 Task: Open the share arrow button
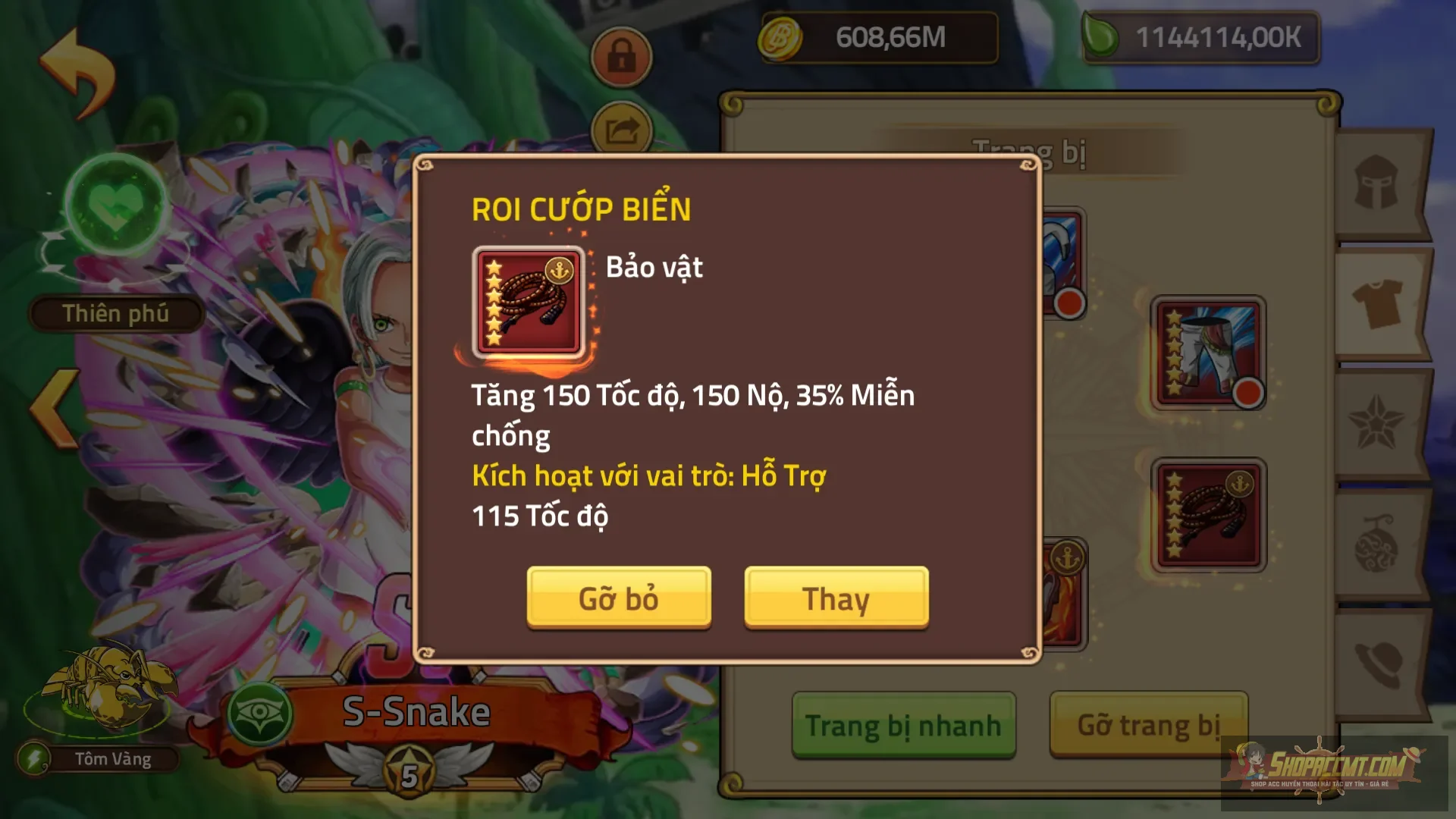tap(621, 130)
